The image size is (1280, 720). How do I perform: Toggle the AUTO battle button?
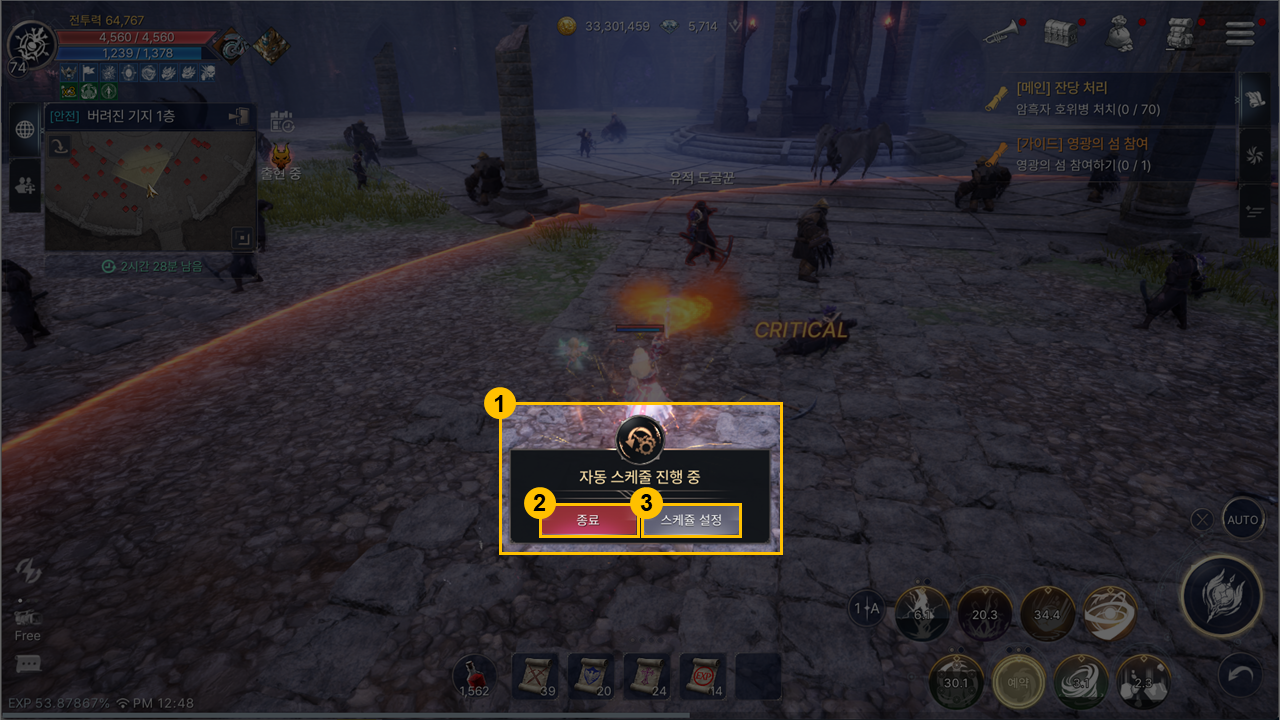pos(1243,520)
